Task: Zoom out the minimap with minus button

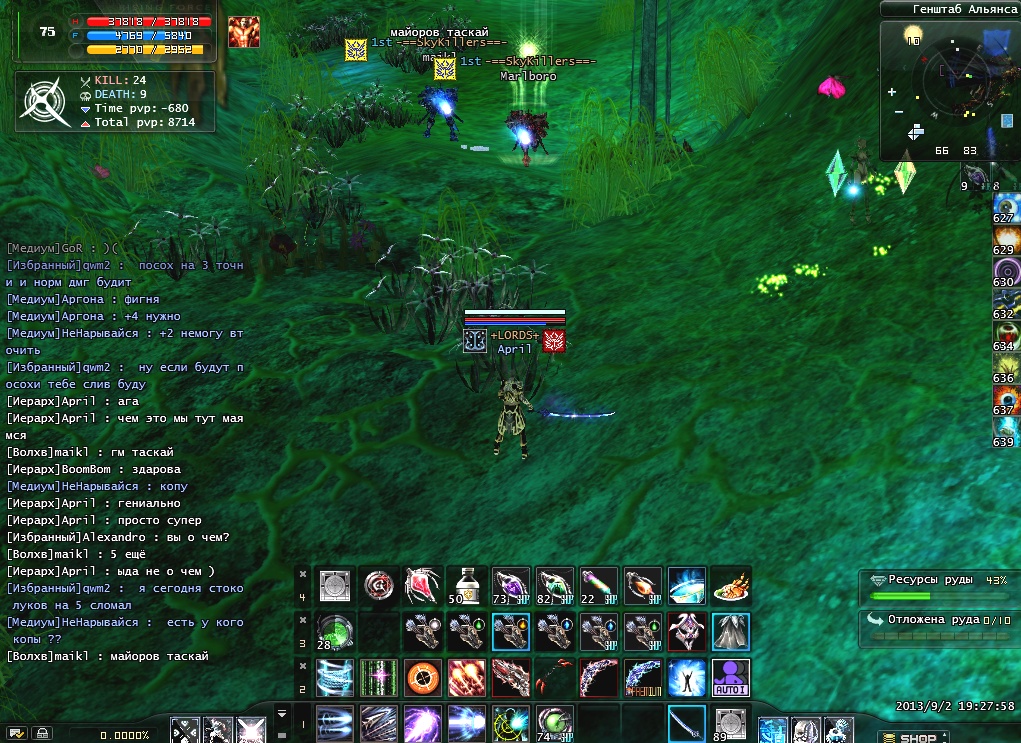Action: (x=898, y=112)
